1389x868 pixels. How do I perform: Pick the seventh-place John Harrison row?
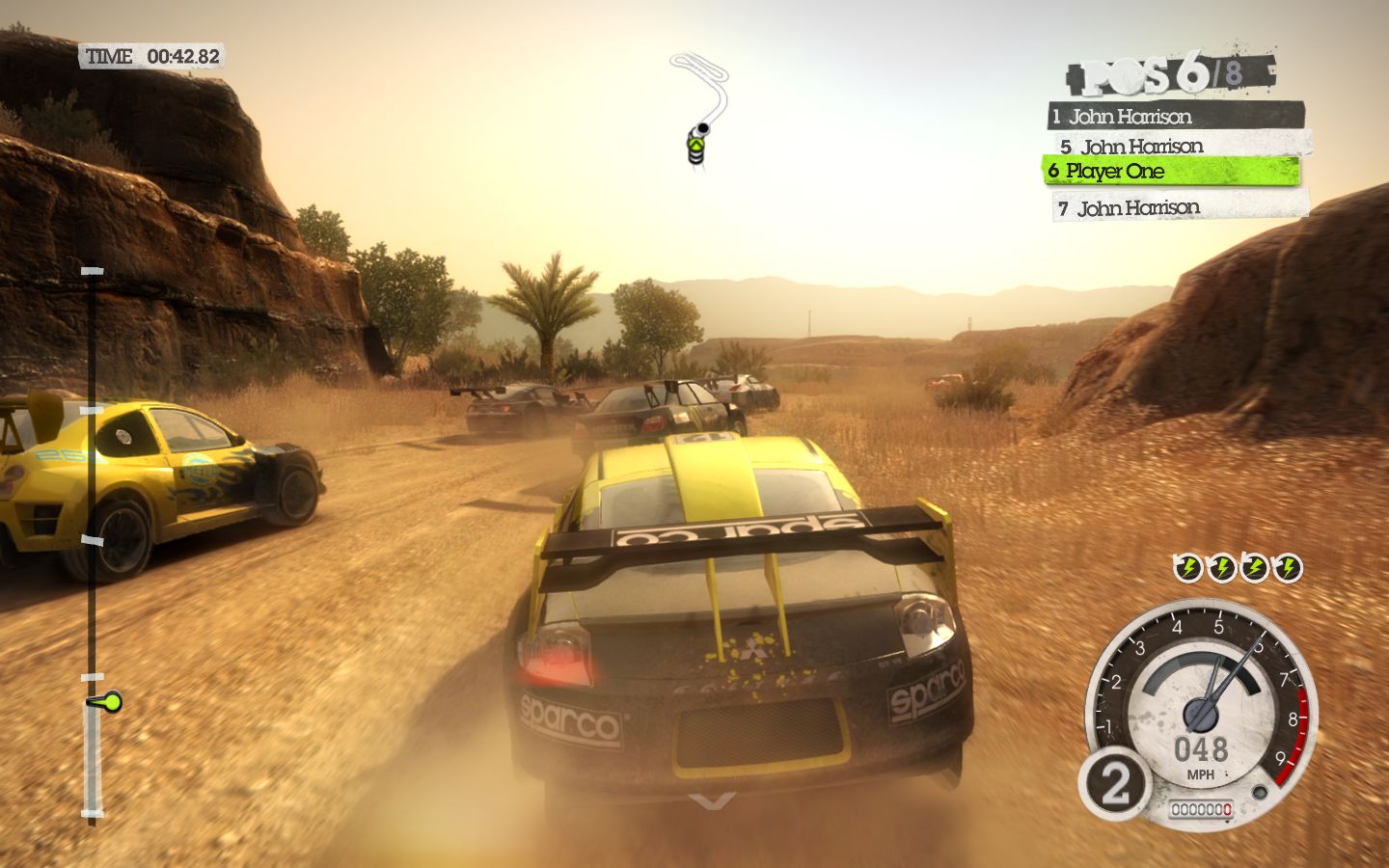(x=1181, y=207)
